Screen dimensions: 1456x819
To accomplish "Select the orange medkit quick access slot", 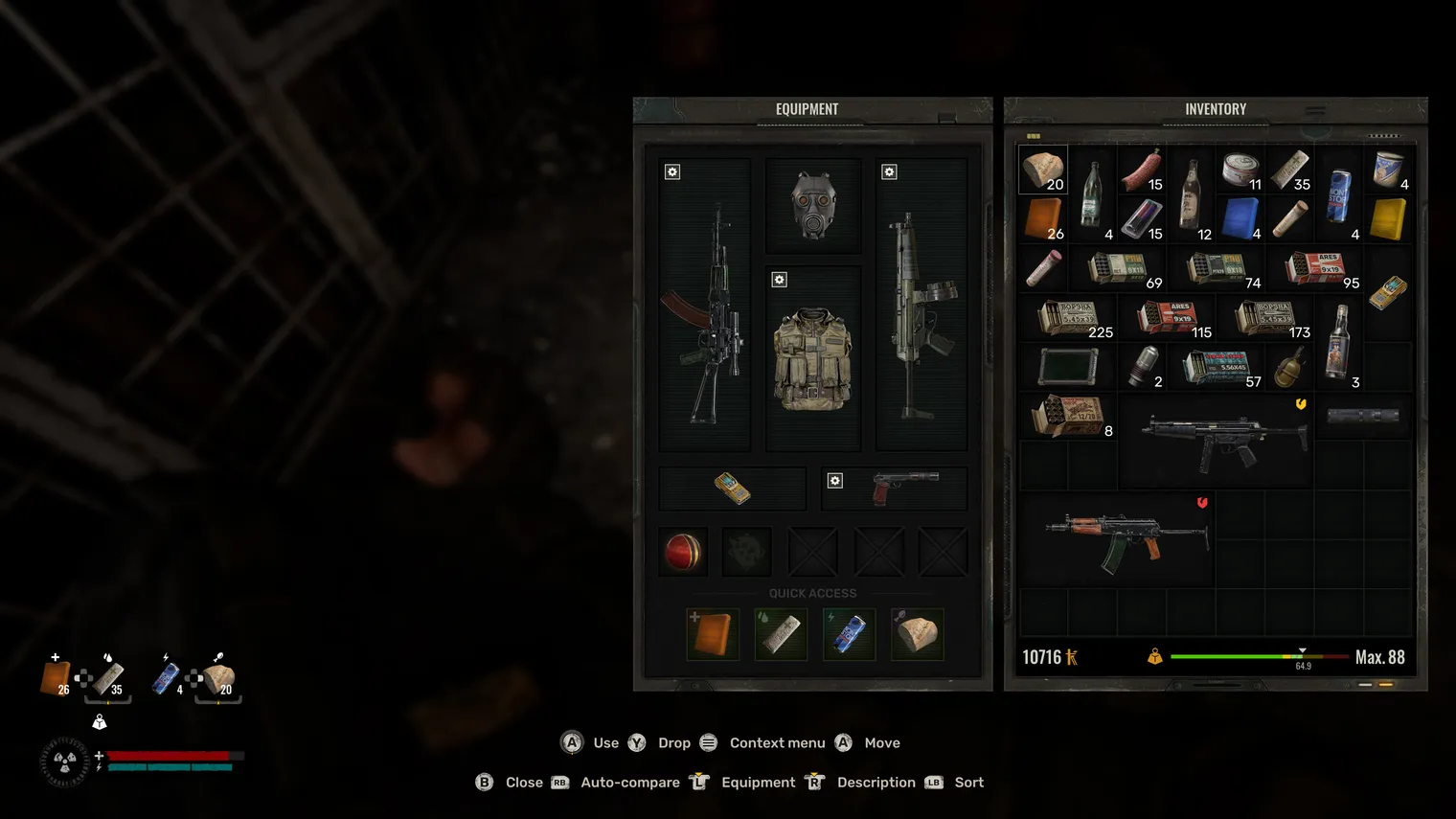I will point(713,634).
